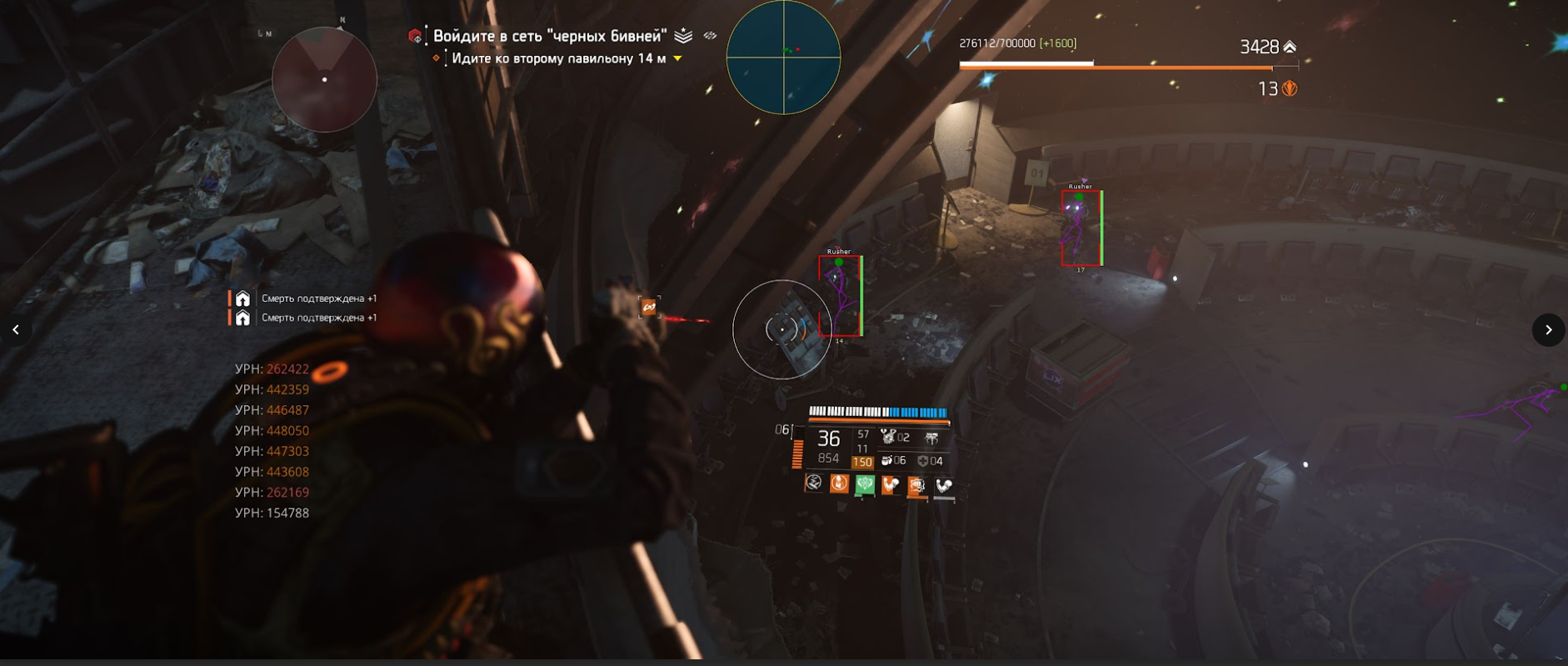
Task: Click the red mission marker icon
Action: [415, 36]
